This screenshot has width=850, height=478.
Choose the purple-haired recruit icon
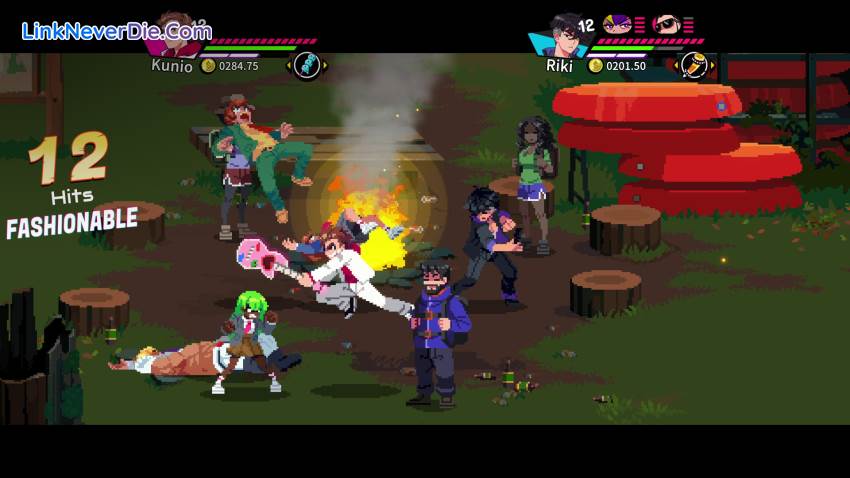(x=617, y=24)
